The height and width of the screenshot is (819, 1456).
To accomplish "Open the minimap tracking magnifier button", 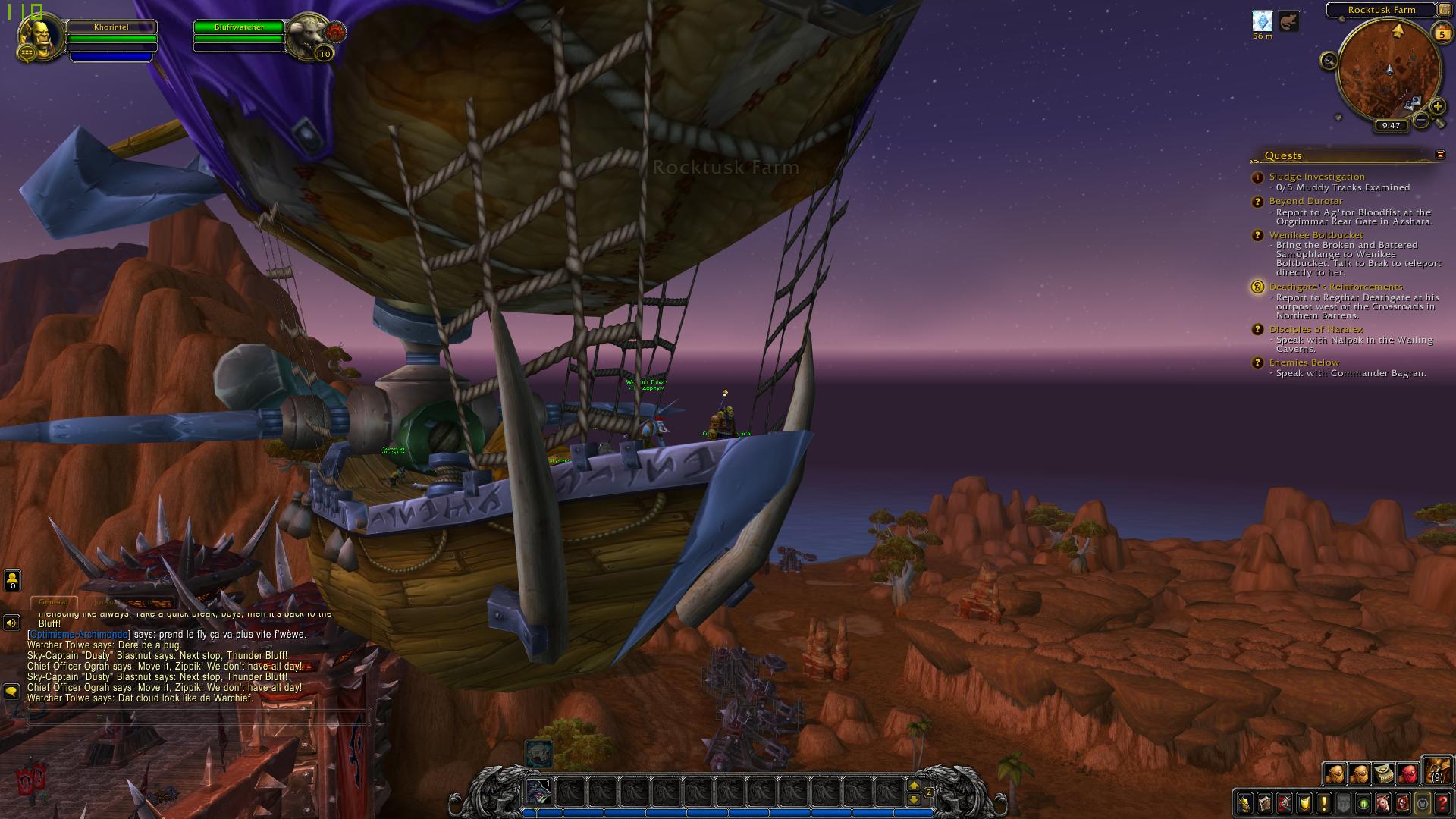I will pyautogui.click(x=1329, y=61).
